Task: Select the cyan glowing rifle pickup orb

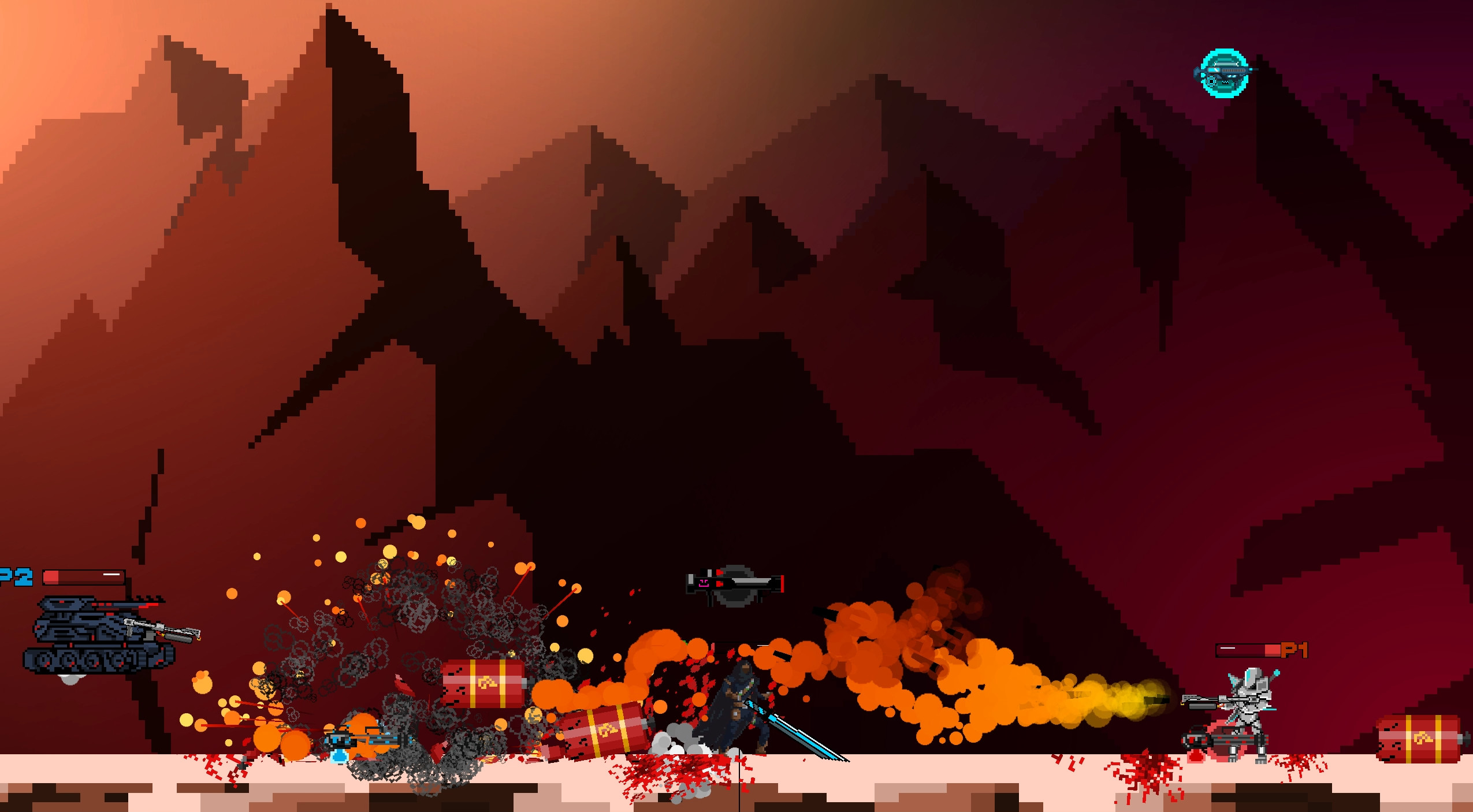Action: click(x=1223, y=74)
